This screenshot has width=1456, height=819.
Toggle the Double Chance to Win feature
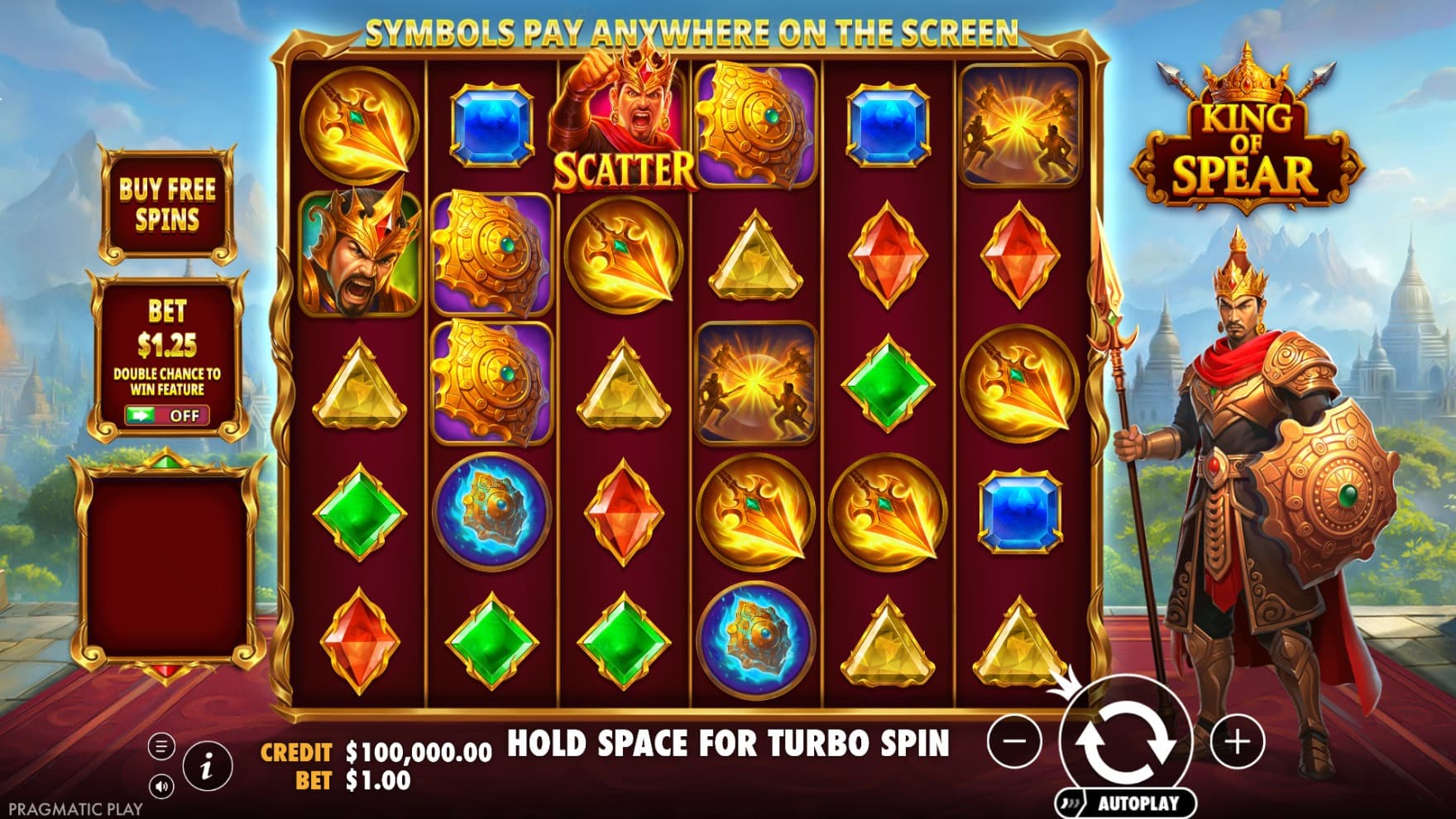coord(167,415)
